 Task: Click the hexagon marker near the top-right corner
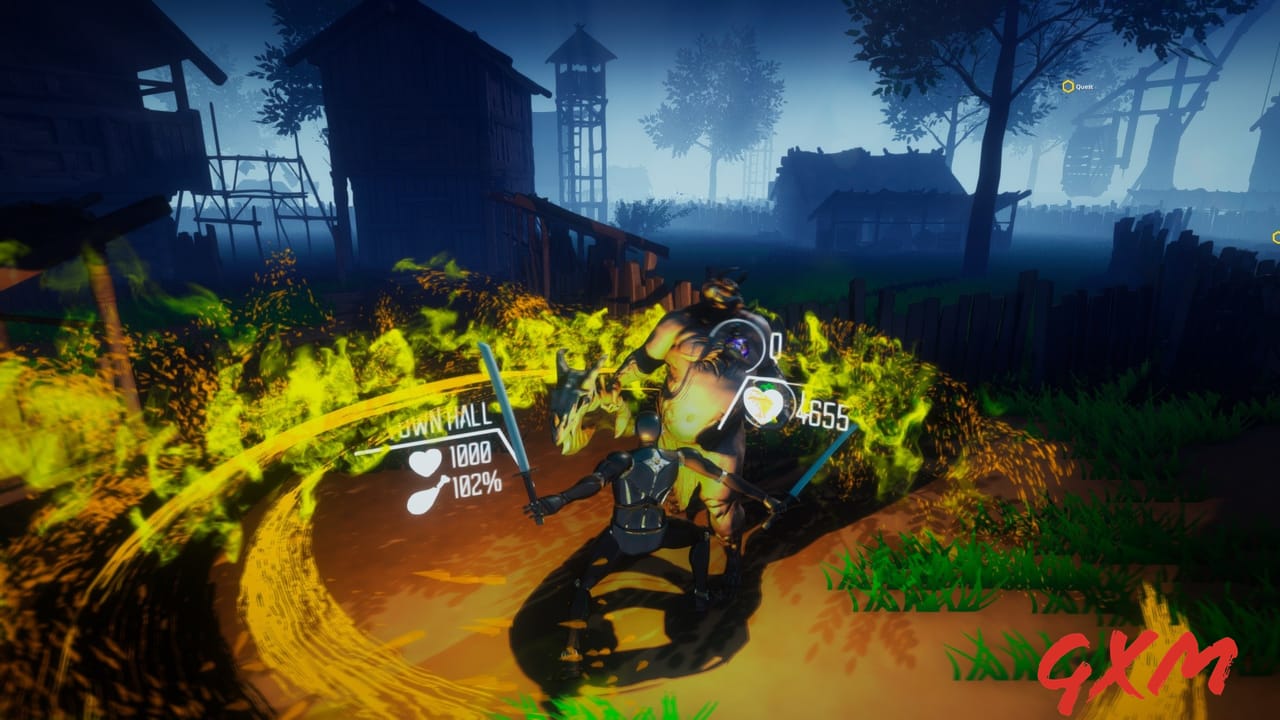click(x=1068, y=85)
